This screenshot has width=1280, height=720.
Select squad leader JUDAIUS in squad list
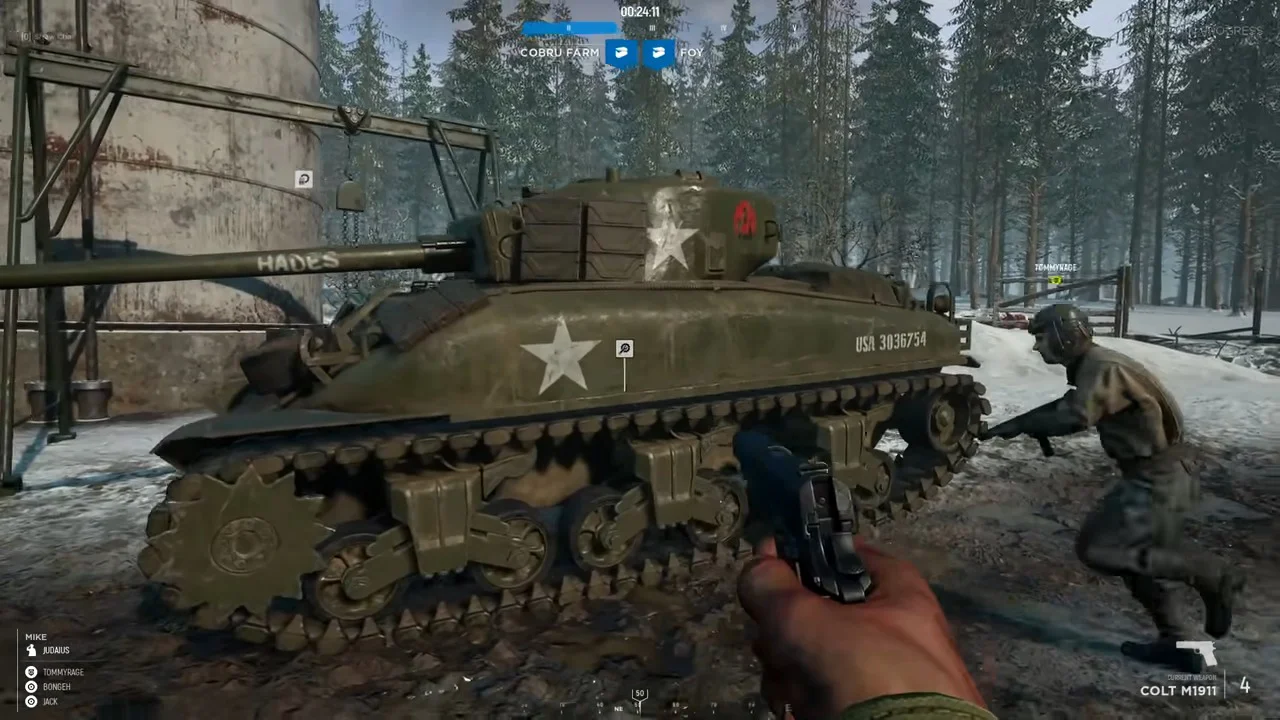(x=57, y=650)
